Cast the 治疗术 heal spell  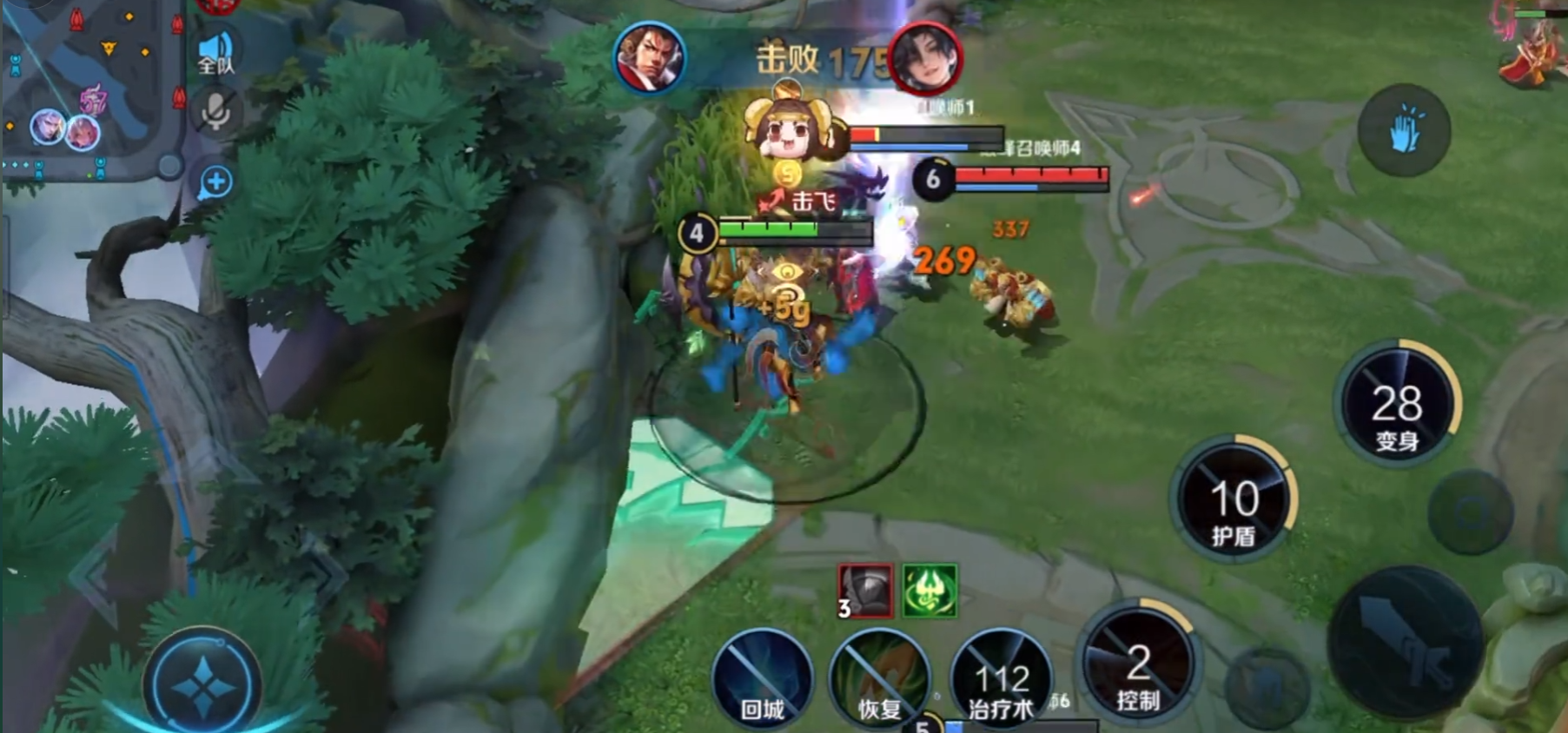(x=1001, y=682)
